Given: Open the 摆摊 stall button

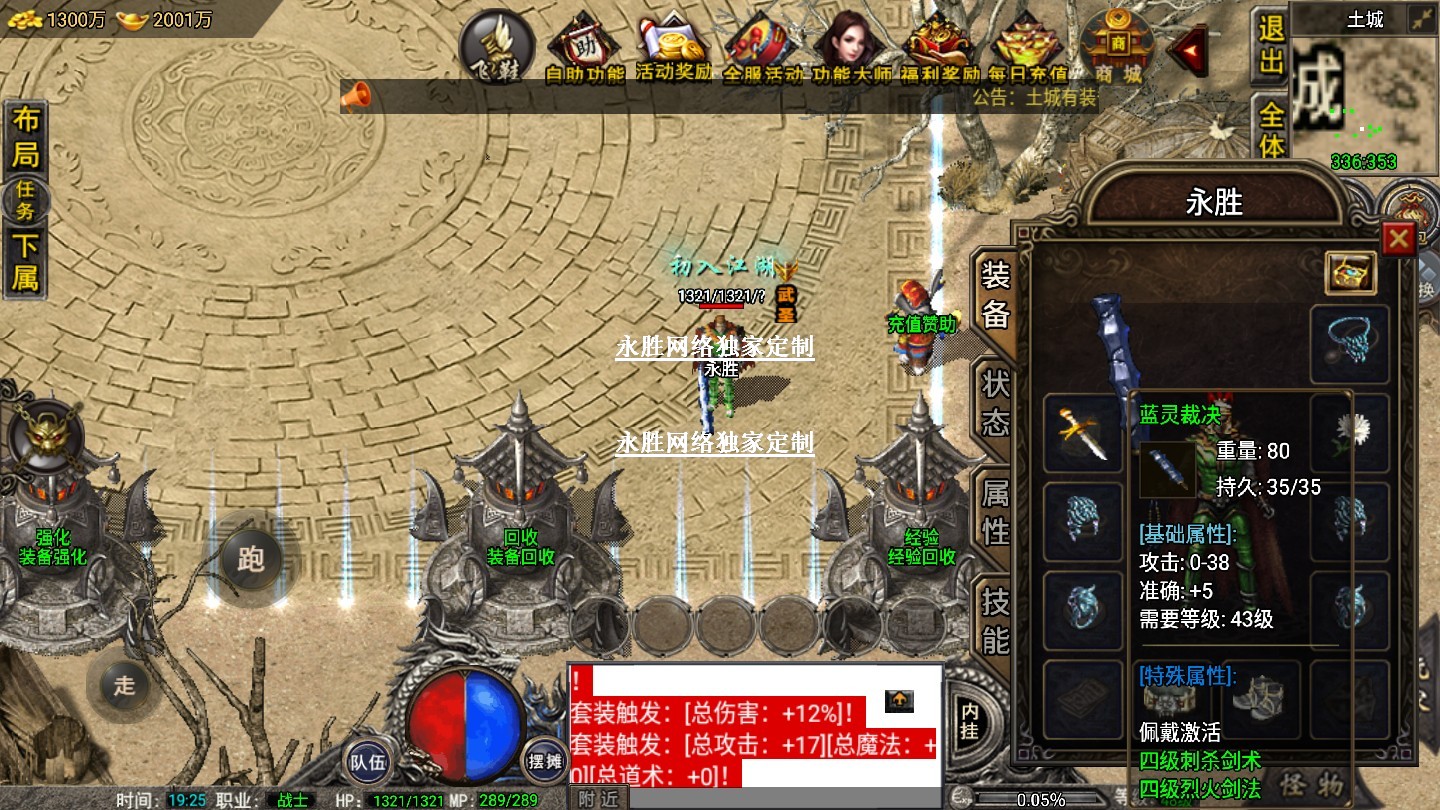Looking at the screenshot, I should point(544,762).
